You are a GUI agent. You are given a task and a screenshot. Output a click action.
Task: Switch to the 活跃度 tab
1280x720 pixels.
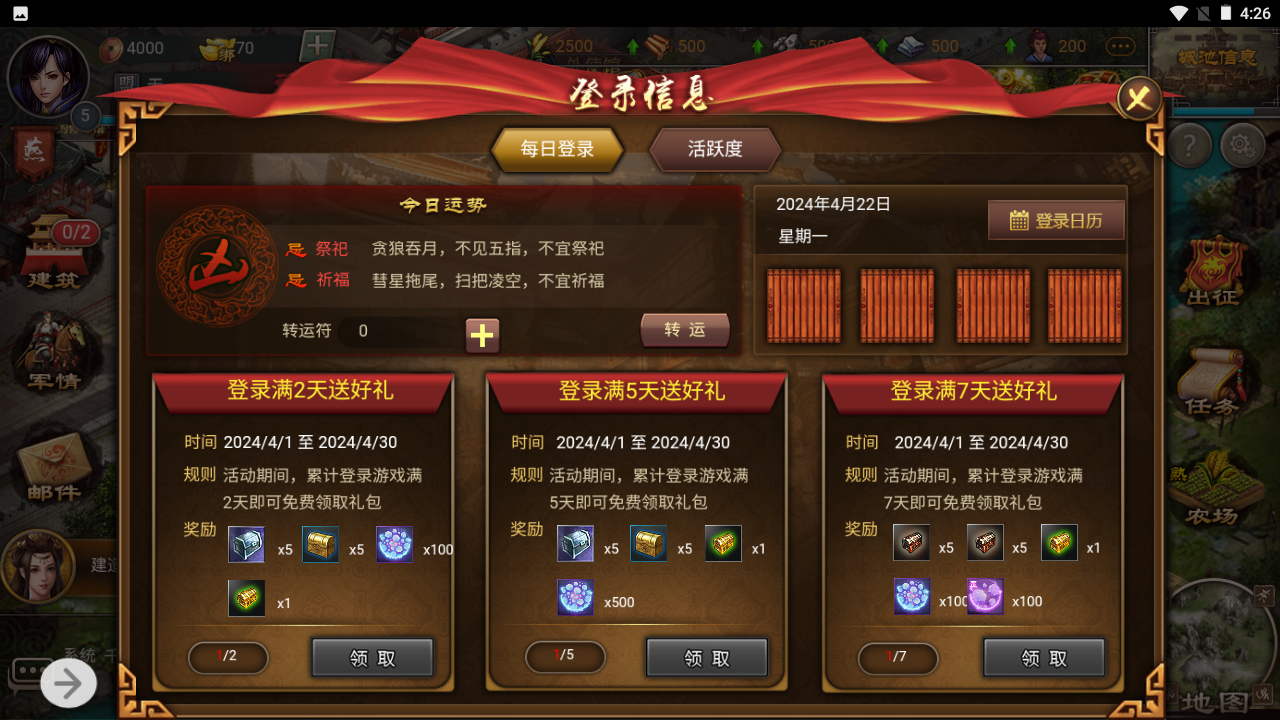click(x=715, y=150)
